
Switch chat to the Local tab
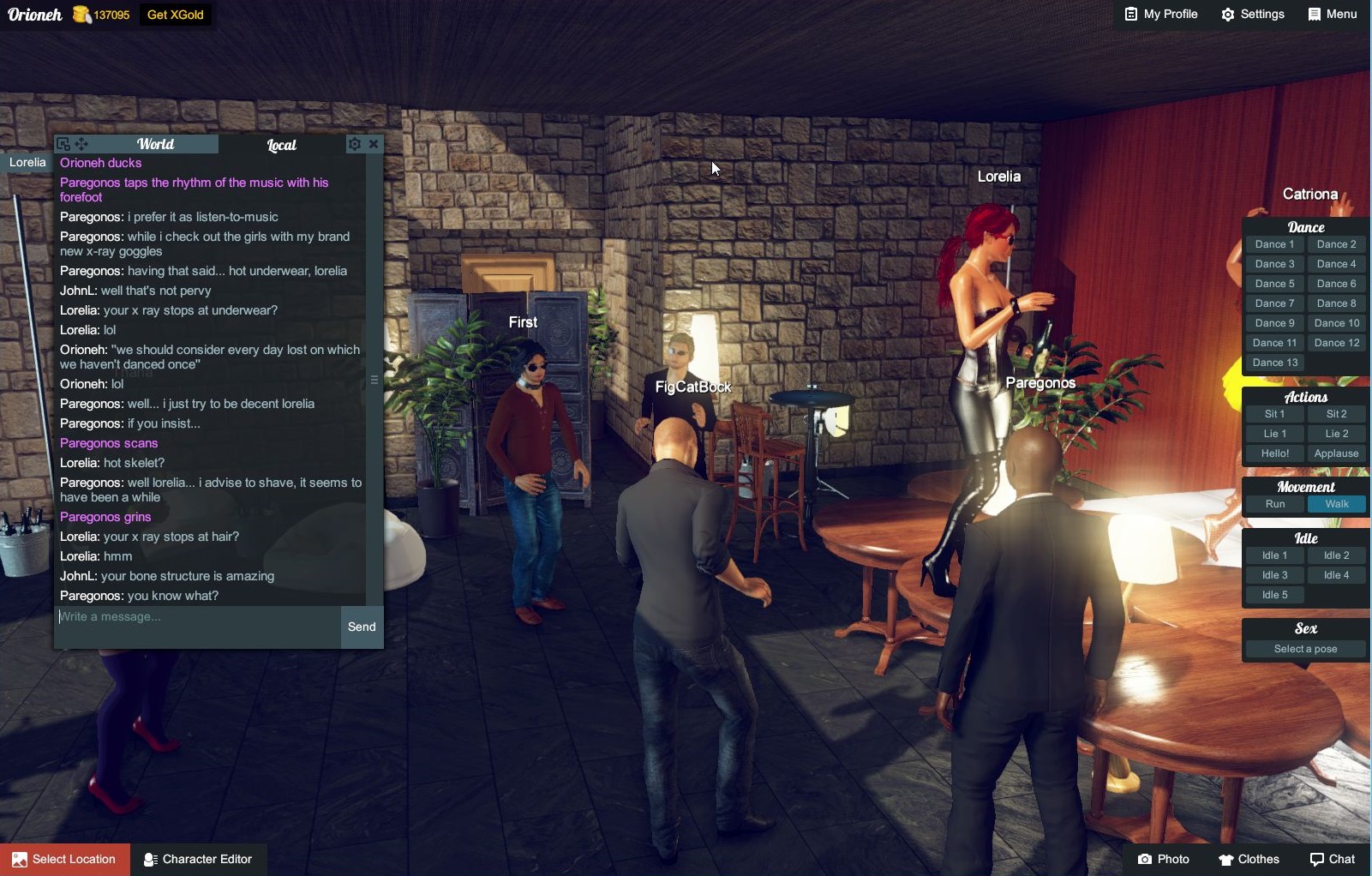point(281,145)
